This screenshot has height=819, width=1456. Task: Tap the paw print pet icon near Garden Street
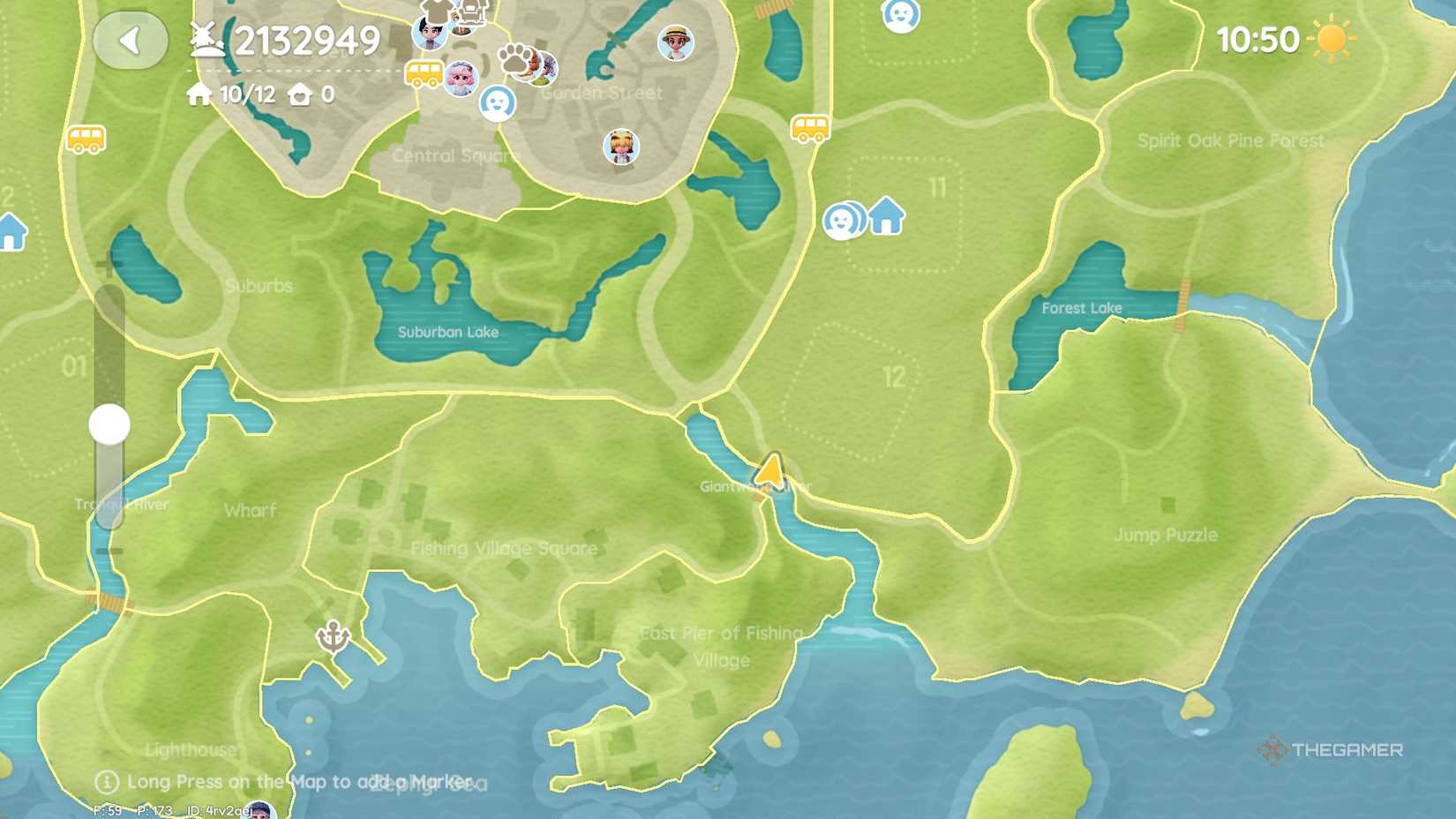514,59
